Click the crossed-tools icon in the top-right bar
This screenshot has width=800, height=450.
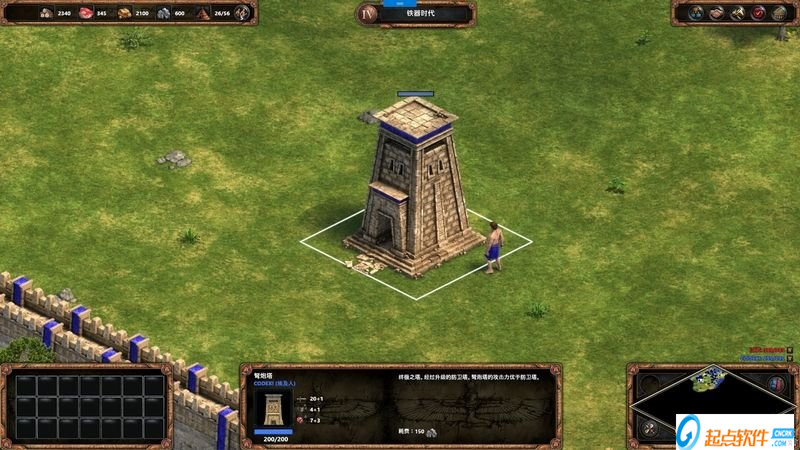pyautogui.click(x=737, y=13)
